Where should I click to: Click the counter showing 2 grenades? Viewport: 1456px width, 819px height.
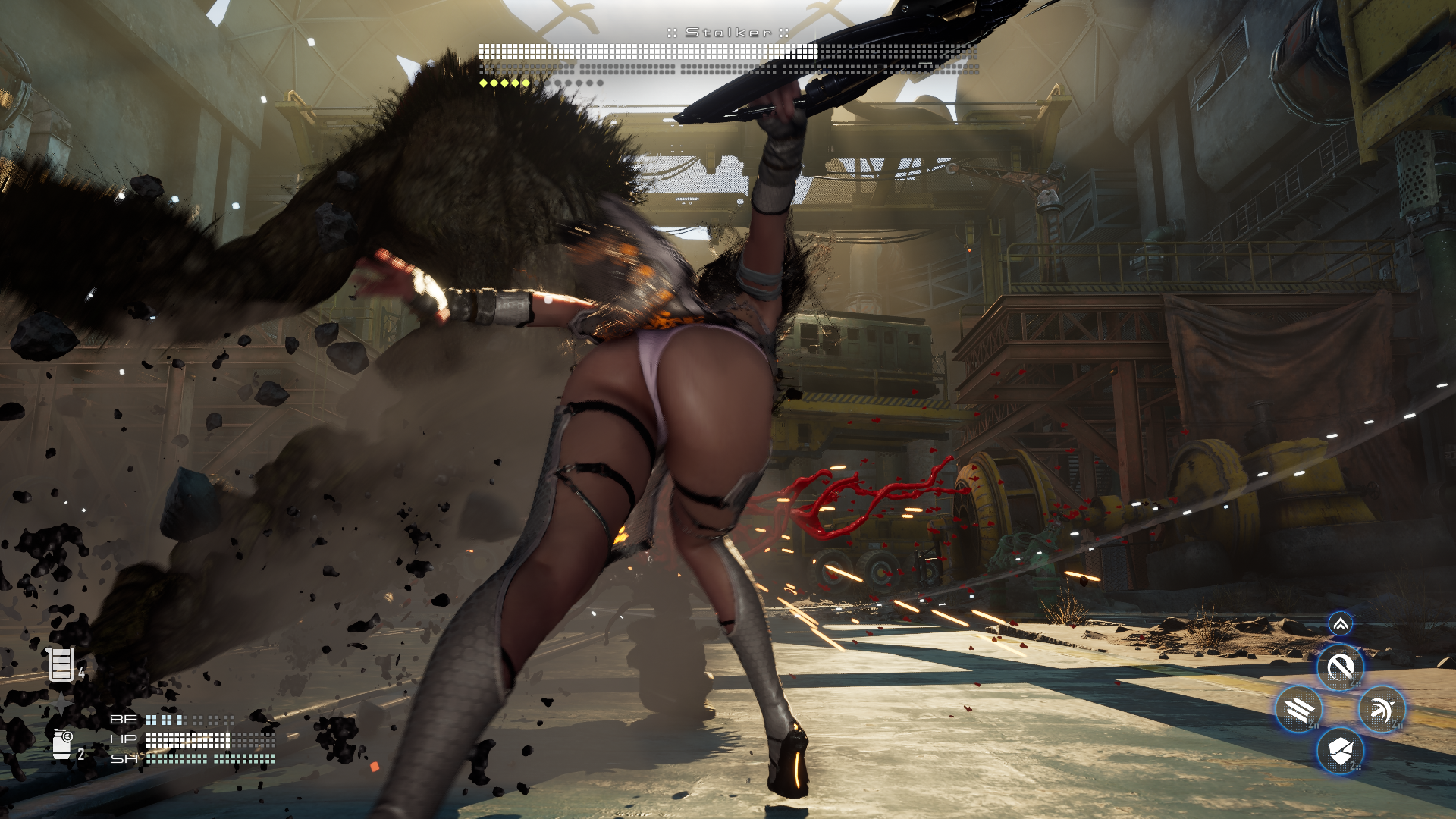pyautogui.click(x=80, y=754)
